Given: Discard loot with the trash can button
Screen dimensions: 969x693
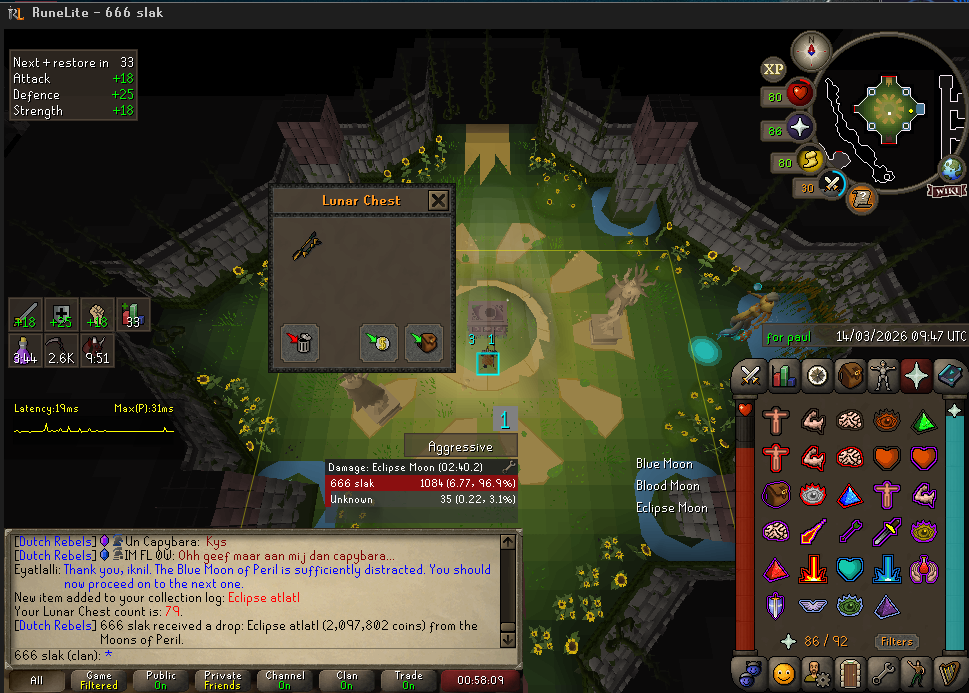Looking at the screenshot, I should [300, 342].
